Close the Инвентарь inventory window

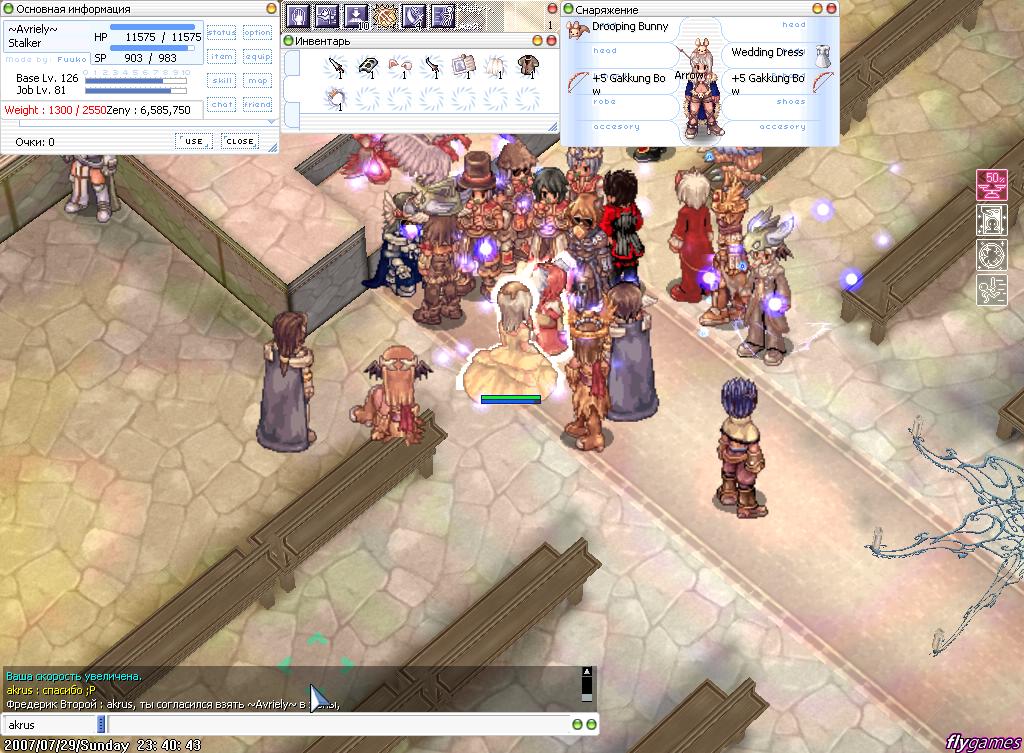click(550, 40)
